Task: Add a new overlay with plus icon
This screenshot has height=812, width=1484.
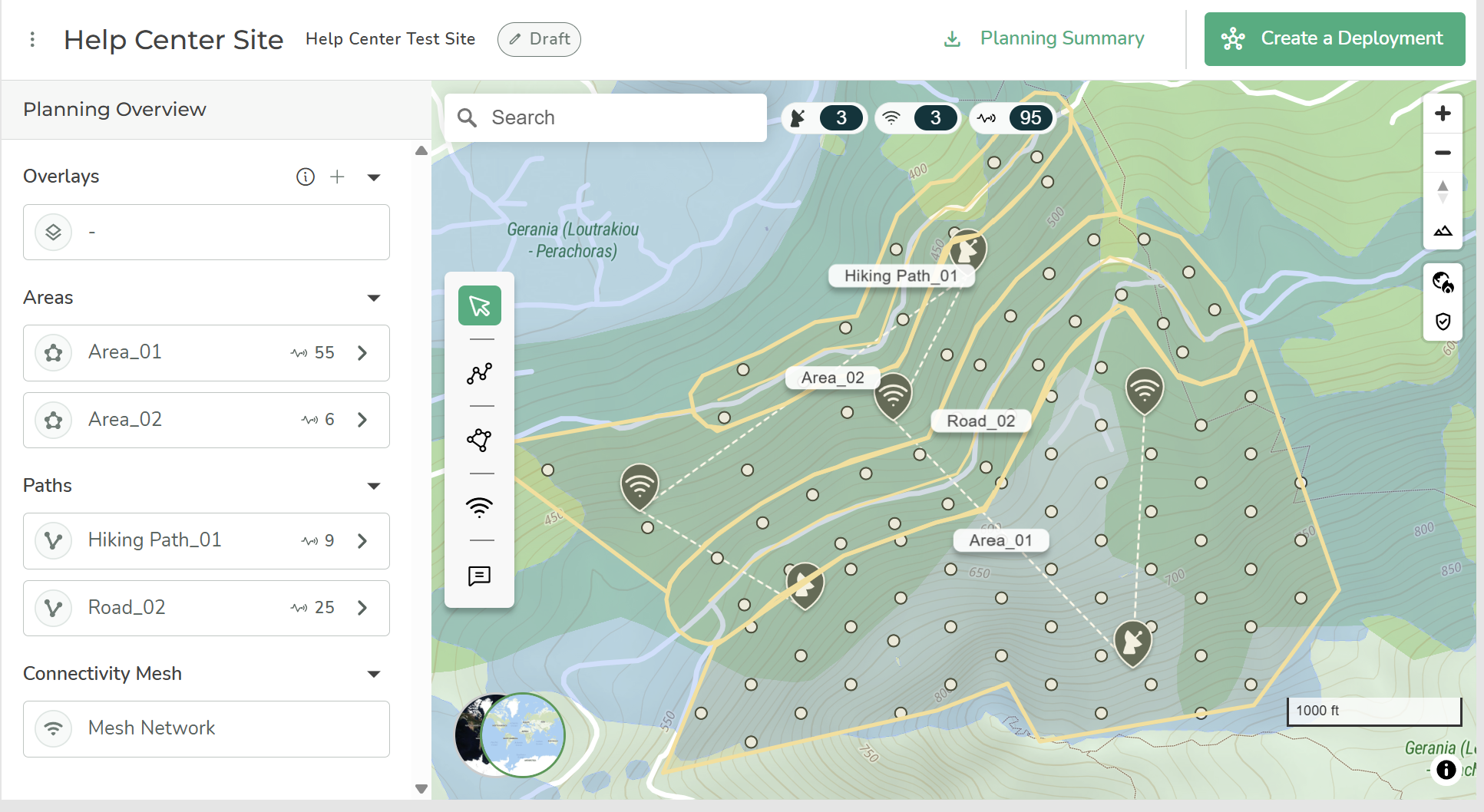Action: pos(337,177)
